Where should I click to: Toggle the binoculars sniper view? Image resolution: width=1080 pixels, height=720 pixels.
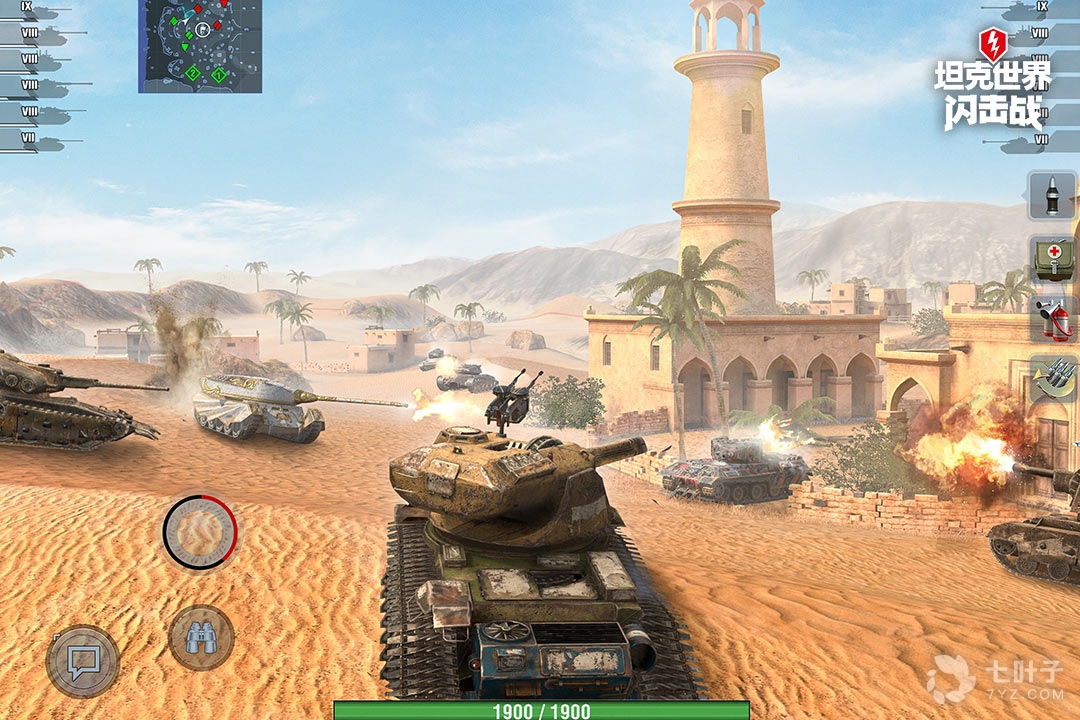tap(201, 637)
